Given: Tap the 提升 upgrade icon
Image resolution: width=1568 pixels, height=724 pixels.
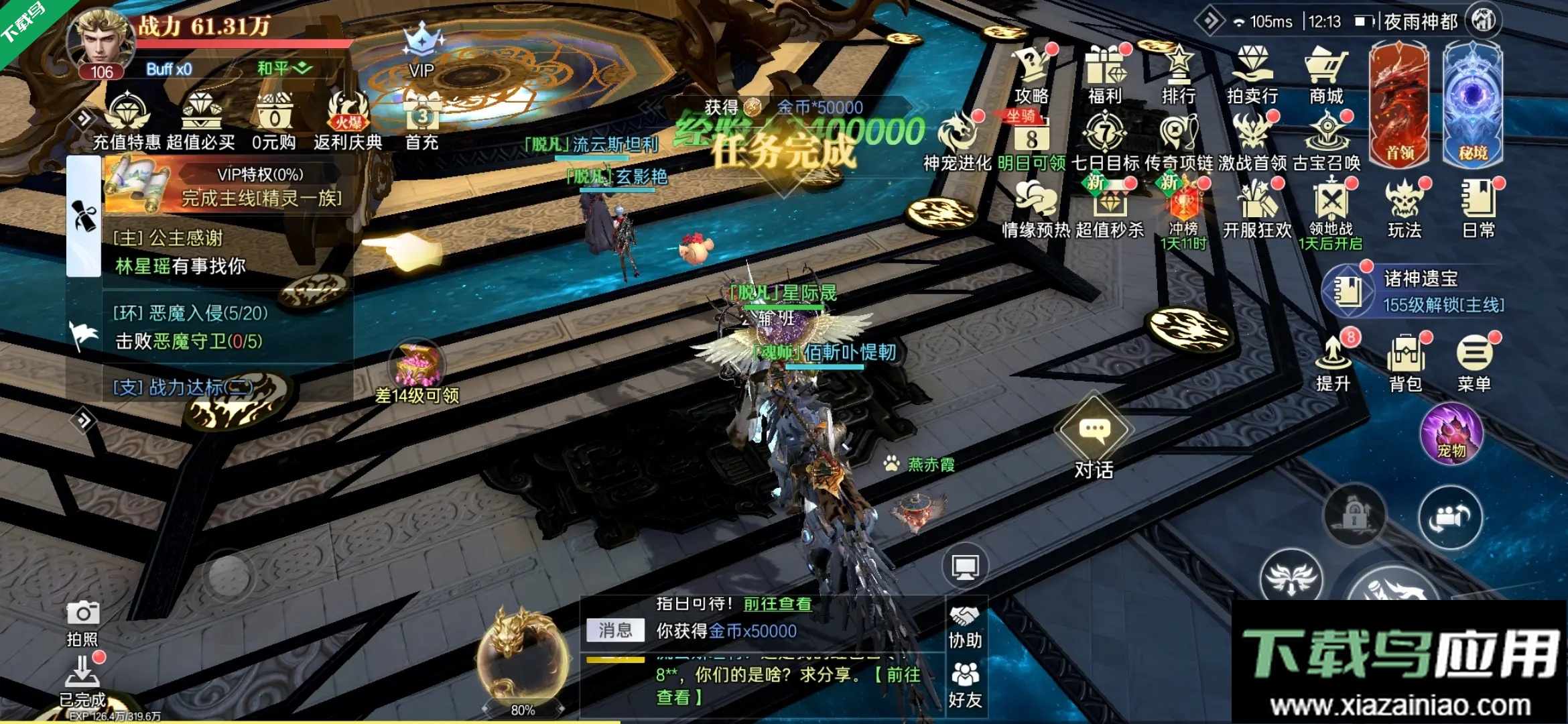Looking at the screenshot, I should click(x=1333, y=362).
